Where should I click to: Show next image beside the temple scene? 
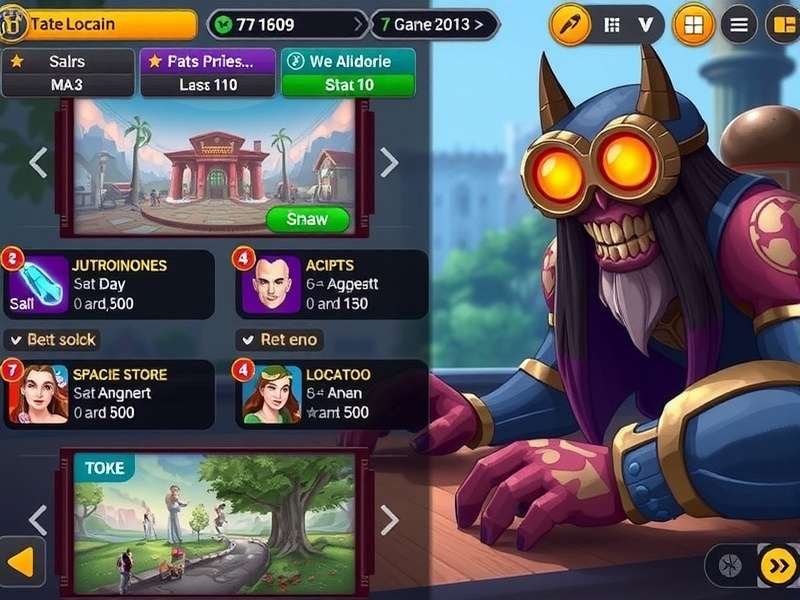pyautogui.click(x=389, y=162)
